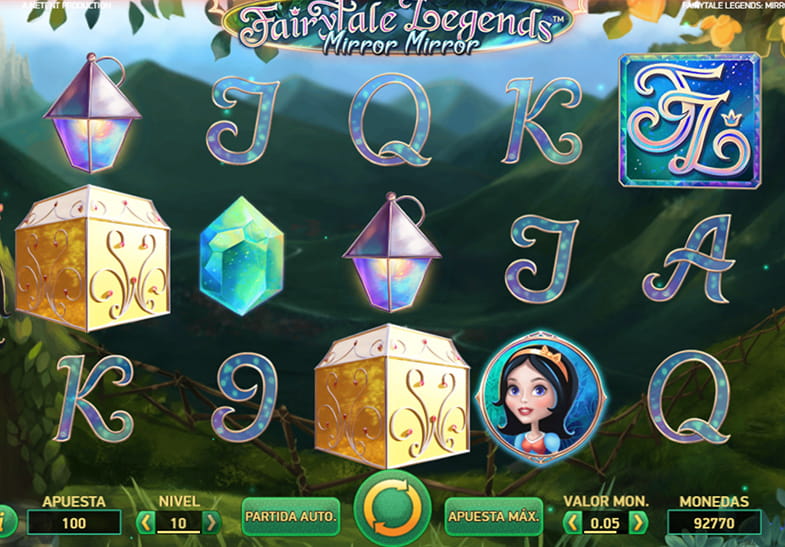The height and width of the screenshot is (547, 785).
Task: Place the maximum bet with Apuesta Máx.
Action: click(494, 517)
